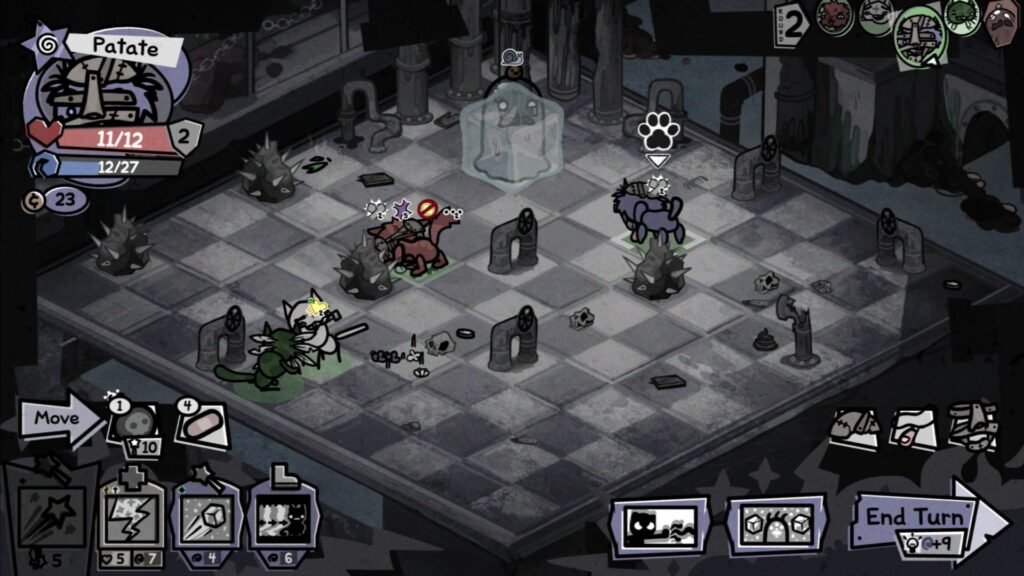Image resolution: width=1024 pixels, height=576 pixels.
Task: Click the red cat turn-order portrait
Action: tap(835, 17)
